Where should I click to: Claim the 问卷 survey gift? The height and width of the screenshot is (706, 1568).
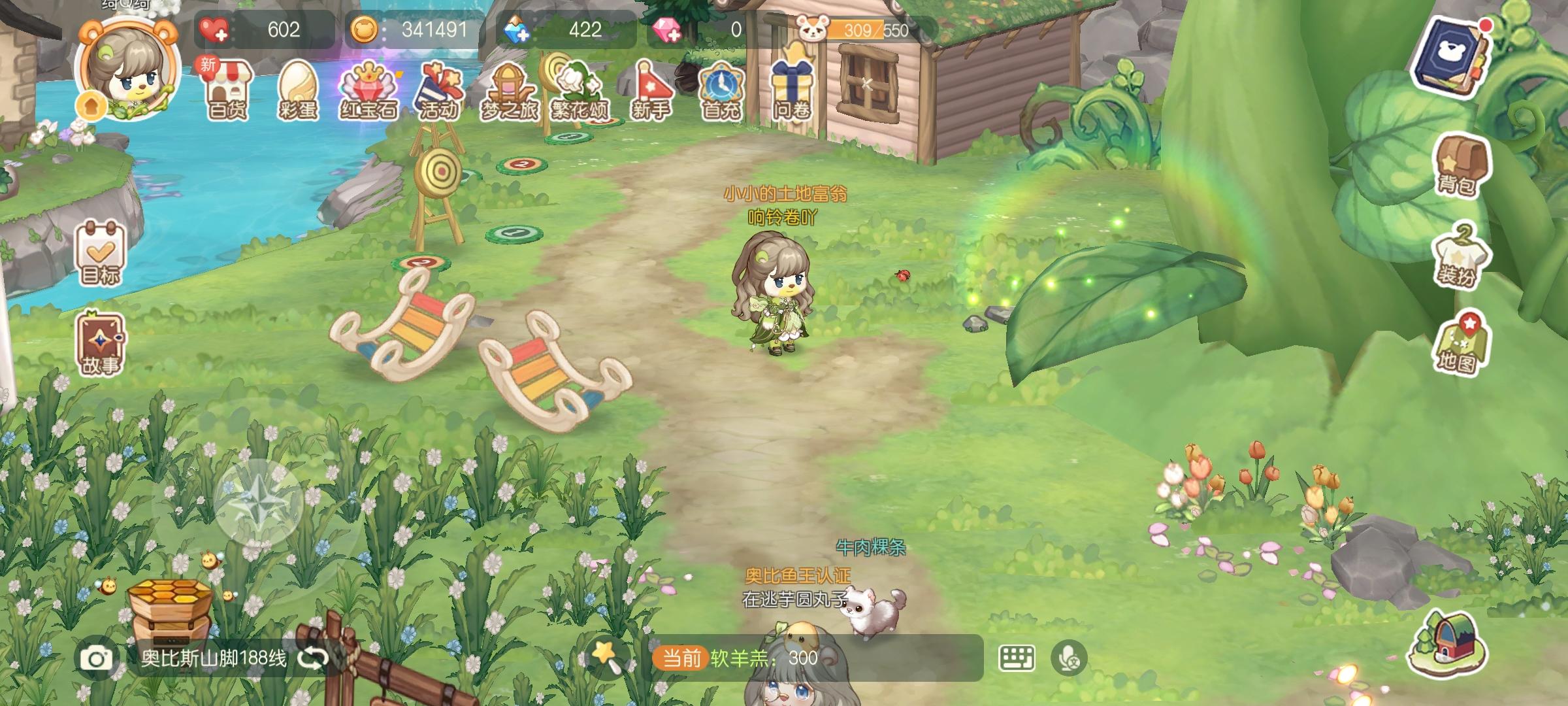(792, 90)
